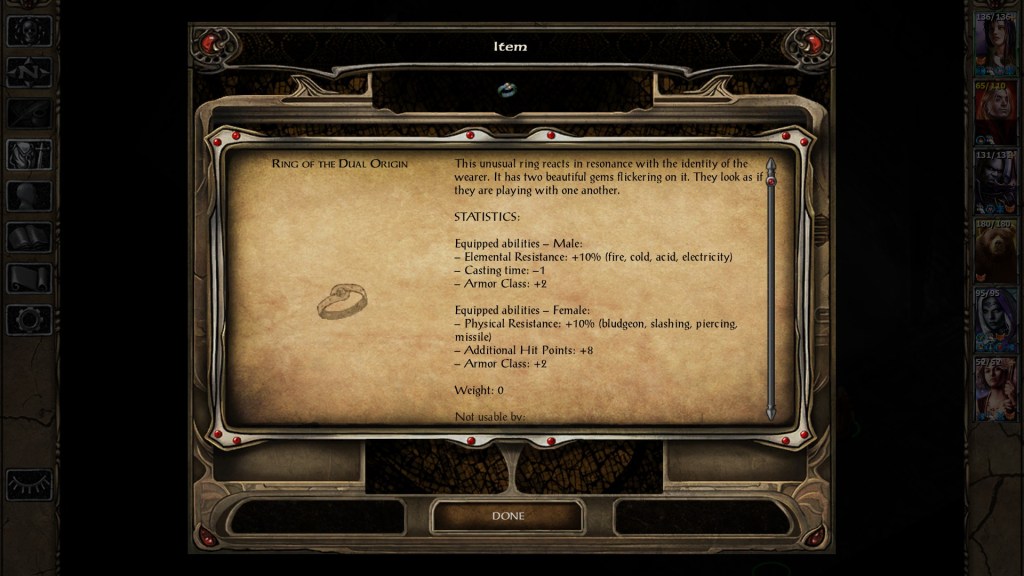Viewport: 1024px width, 576px height.
Task: Select the white-haired blue character portrait
Action: coord(995,320)
